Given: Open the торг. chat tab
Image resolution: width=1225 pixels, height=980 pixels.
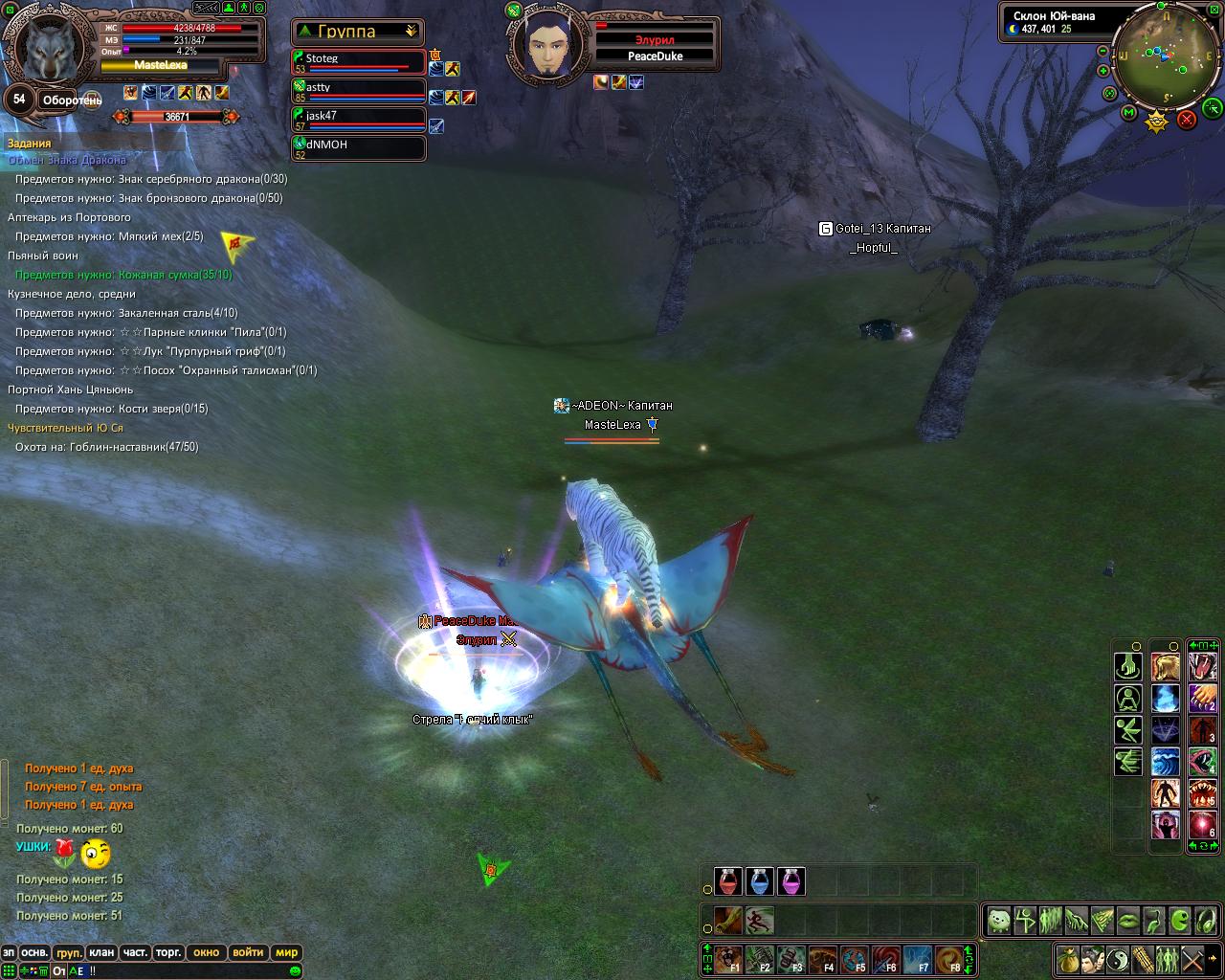Looking at the screenshot, I should click(x=168, y=952).
